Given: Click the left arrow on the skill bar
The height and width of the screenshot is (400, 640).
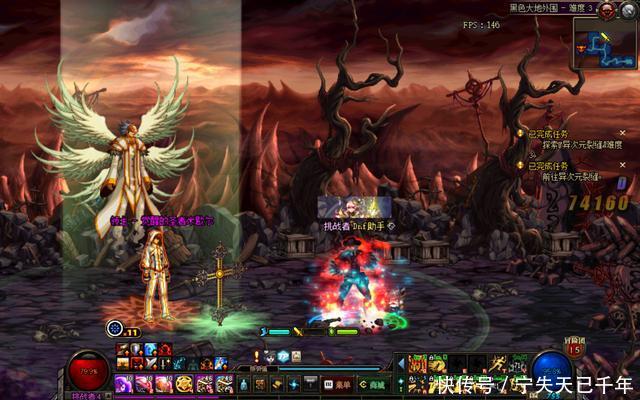Looking at the screenshot, I should (x=403, y=359).
